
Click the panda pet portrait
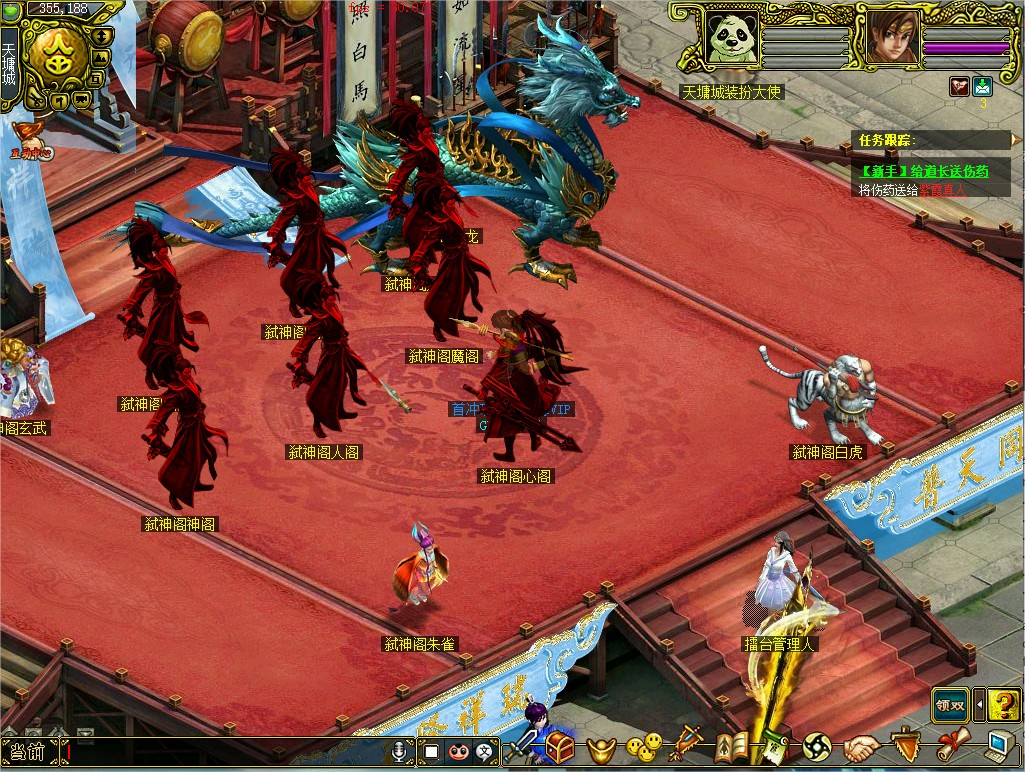point(730,38)
